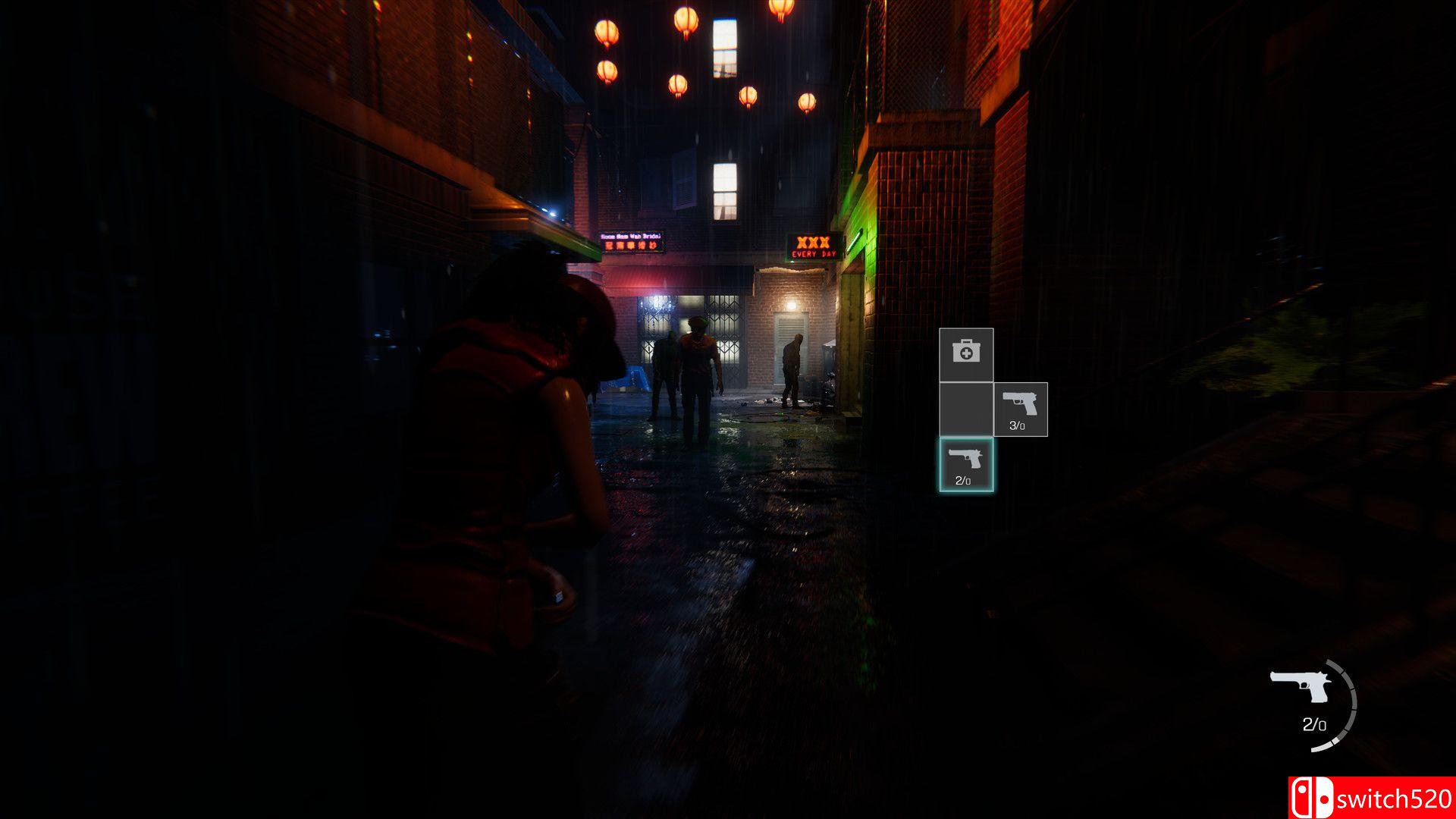
Task: Click the highlighted Desert Eagle pistol icon
Action: pyautogui.click(x=965, y=464)
